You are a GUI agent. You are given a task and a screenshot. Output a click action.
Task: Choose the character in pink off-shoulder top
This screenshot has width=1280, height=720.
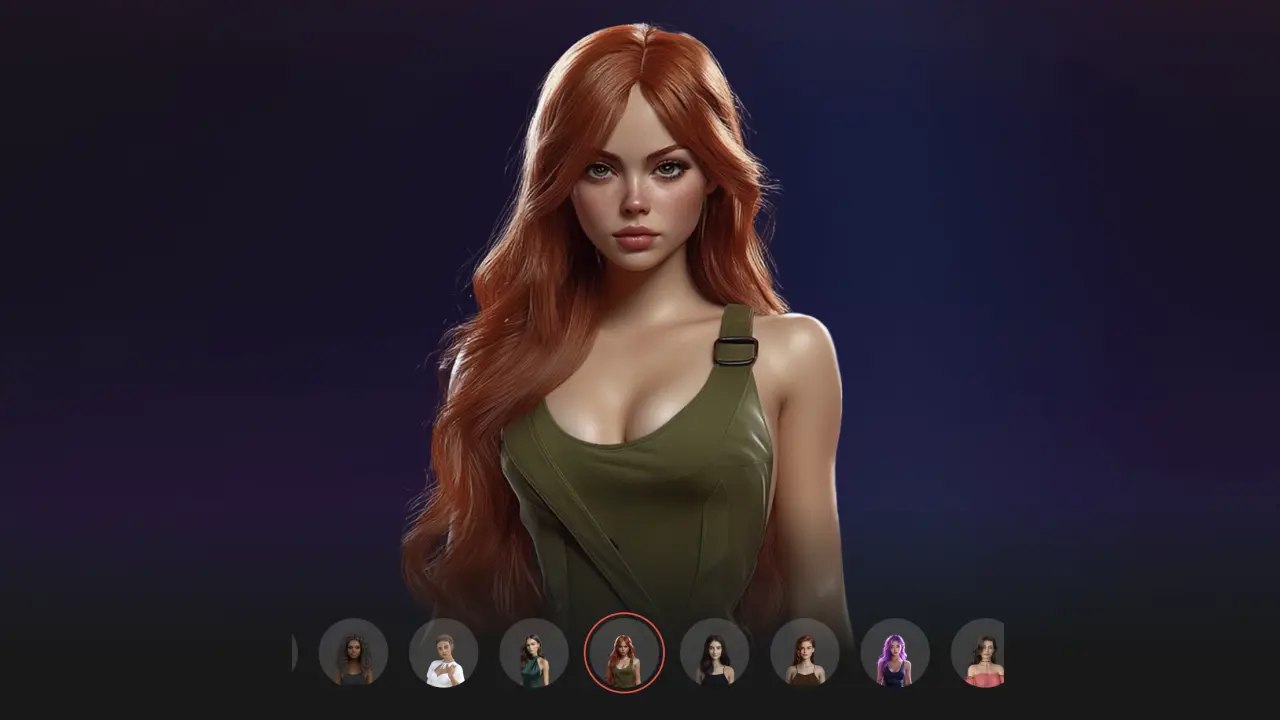tap(980, 652)
